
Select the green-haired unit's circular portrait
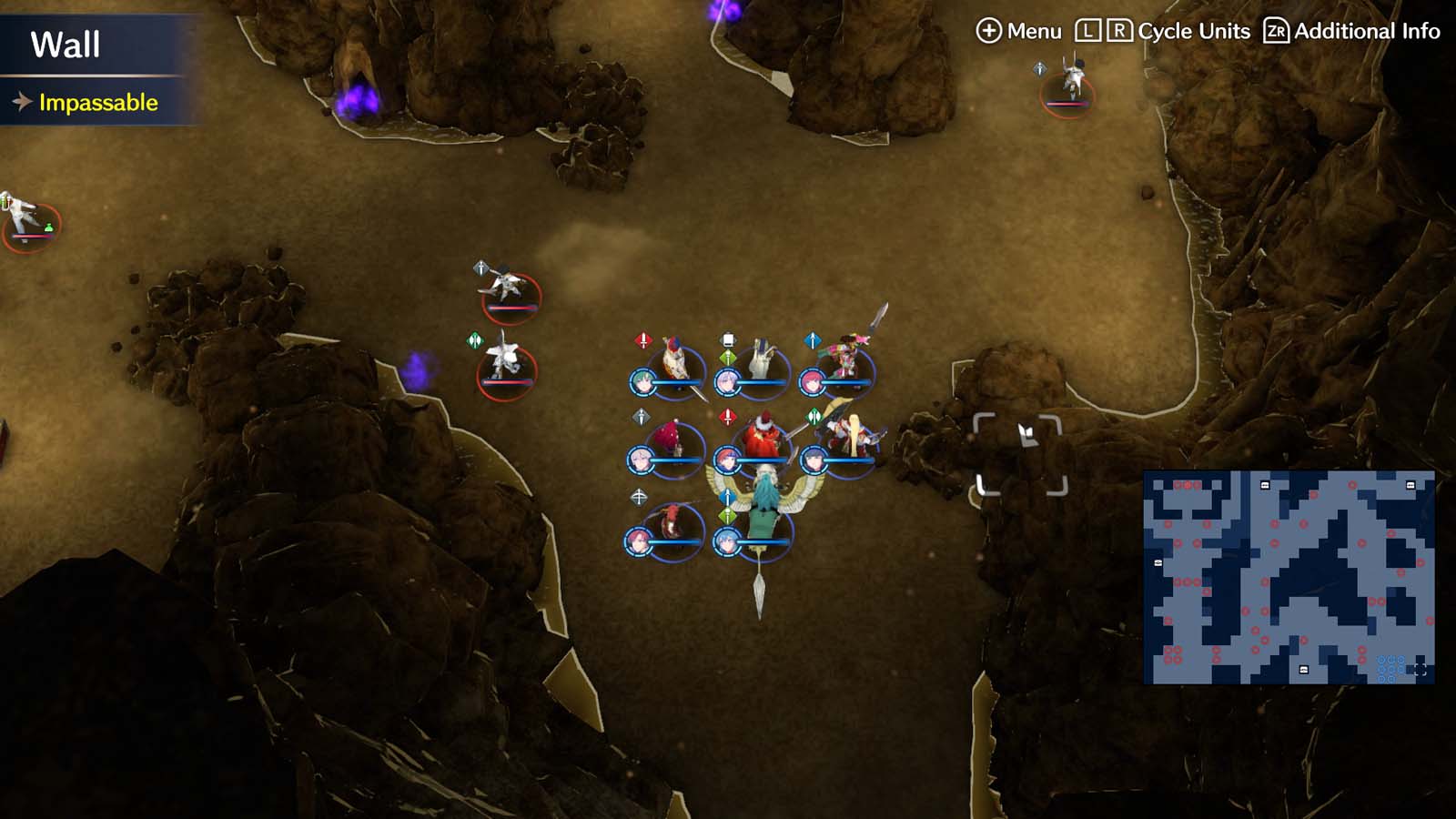click(x=642, y=381)
